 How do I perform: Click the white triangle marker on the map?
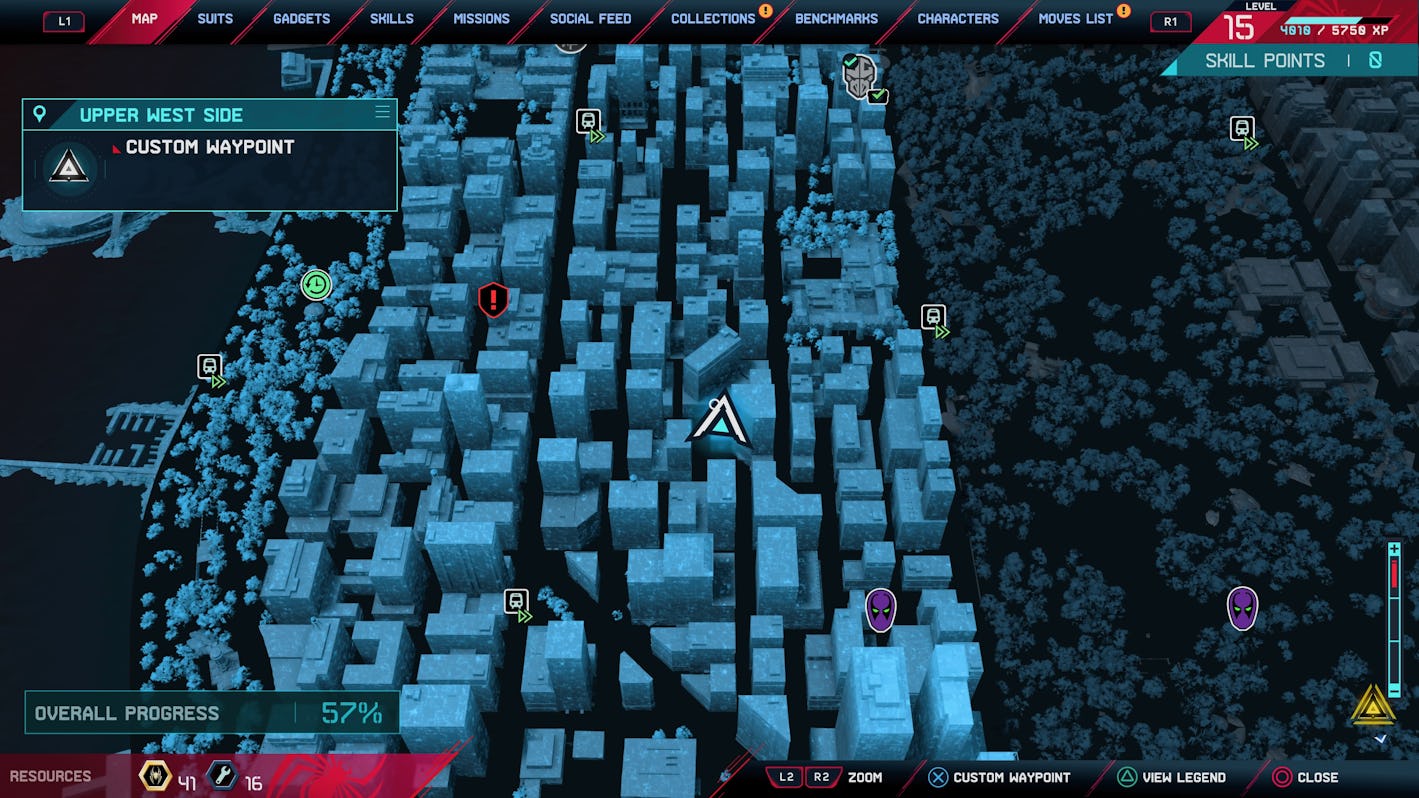click(x=719, y=422)
